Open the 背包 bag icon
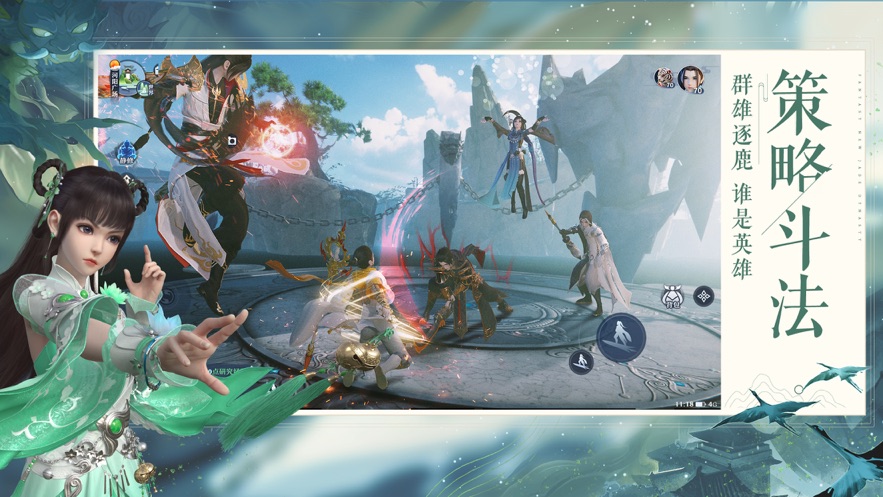The height and width of the screenshot is (497, 883). 673,297
